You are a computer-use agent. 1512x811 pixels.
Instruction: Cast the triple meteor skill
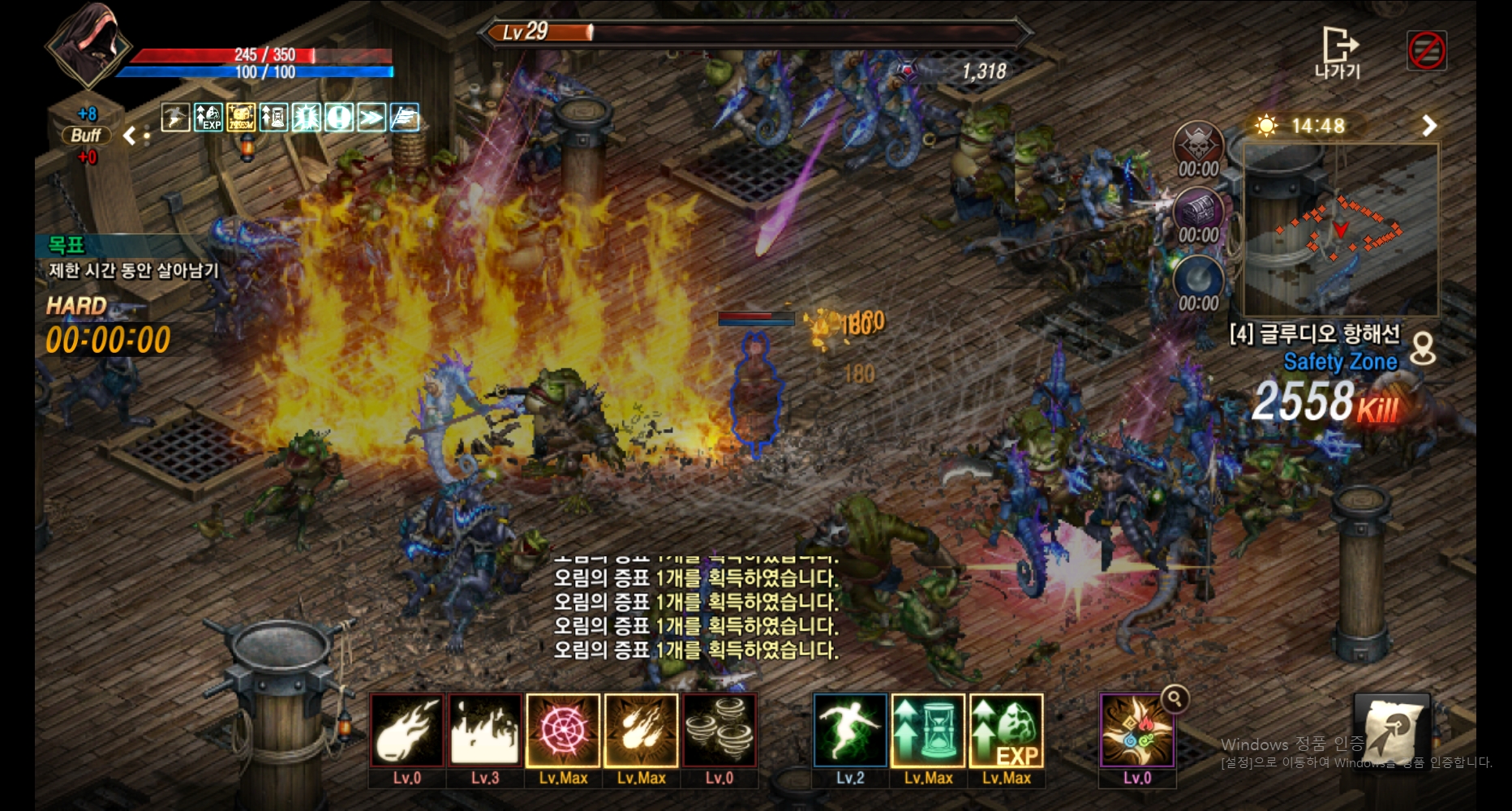click(641, 731)
